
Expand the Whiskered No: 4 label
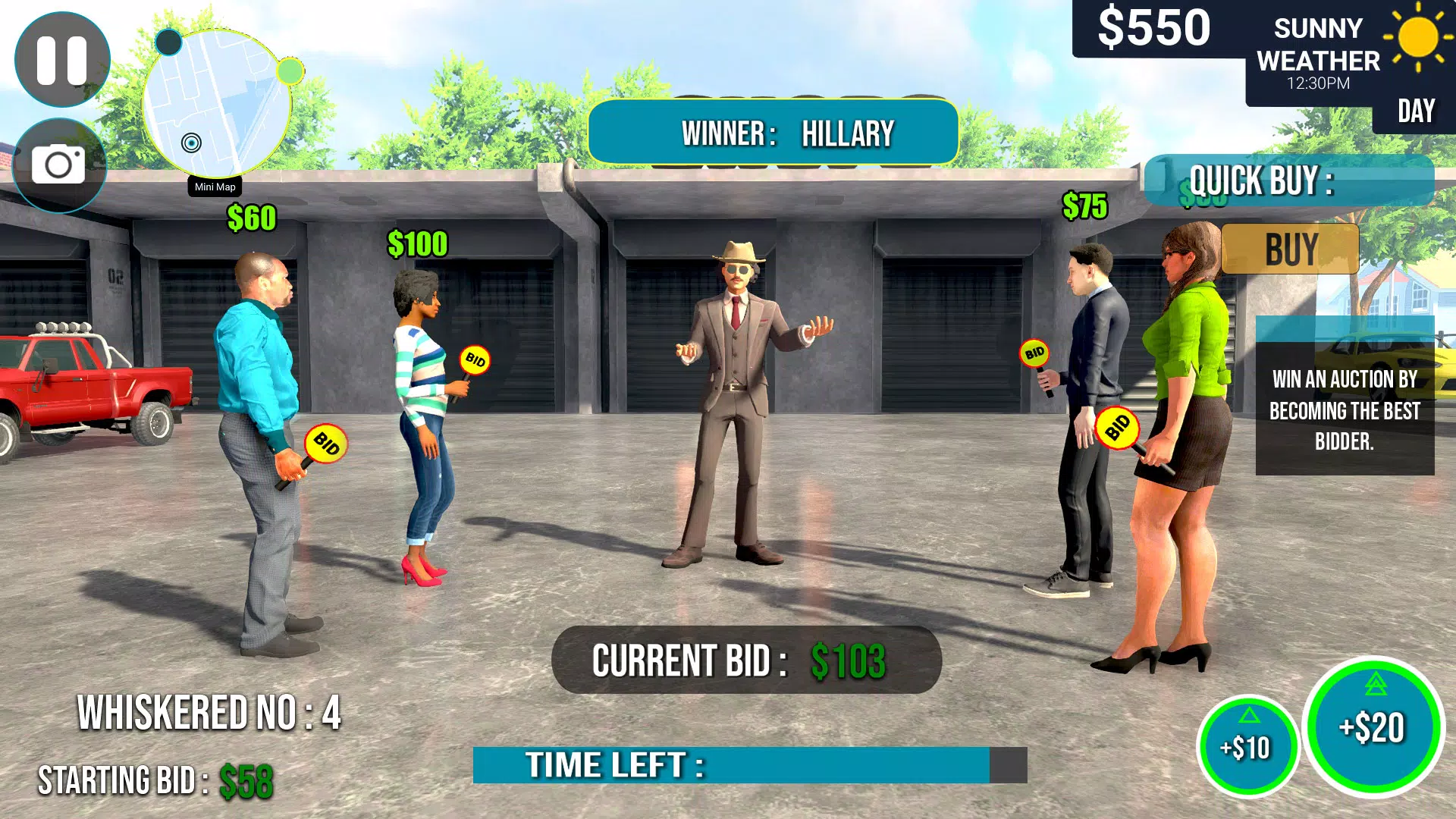(x=209, y=711)
